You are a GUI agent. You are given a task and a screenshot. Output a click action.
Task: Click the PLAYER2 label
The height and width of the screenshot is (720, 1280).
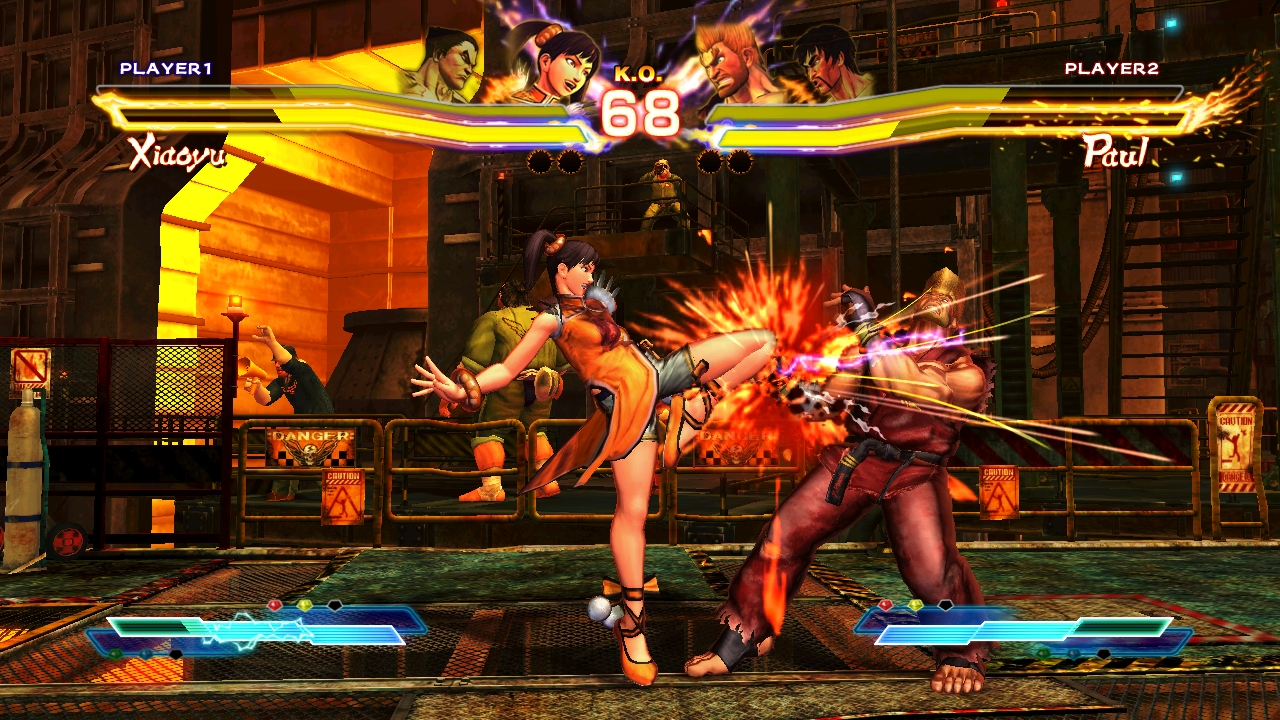(1112, 69)
